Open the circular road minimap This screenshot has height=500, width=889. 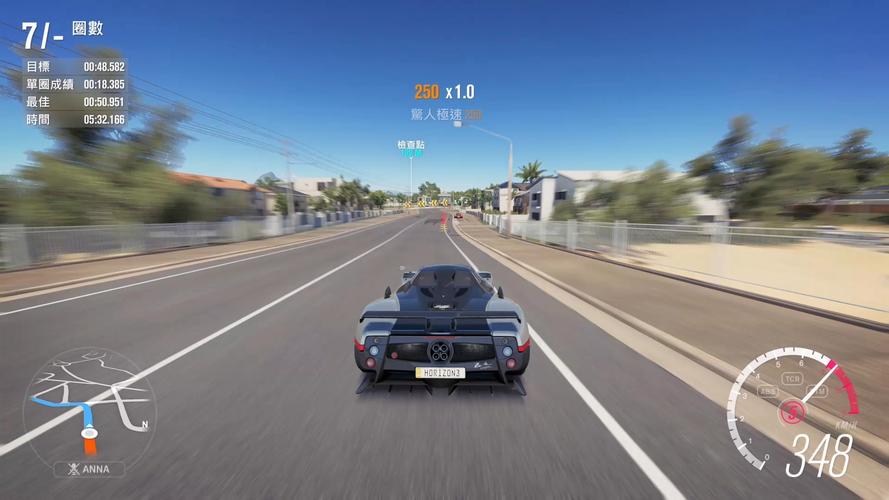click(x=89, y=407)
